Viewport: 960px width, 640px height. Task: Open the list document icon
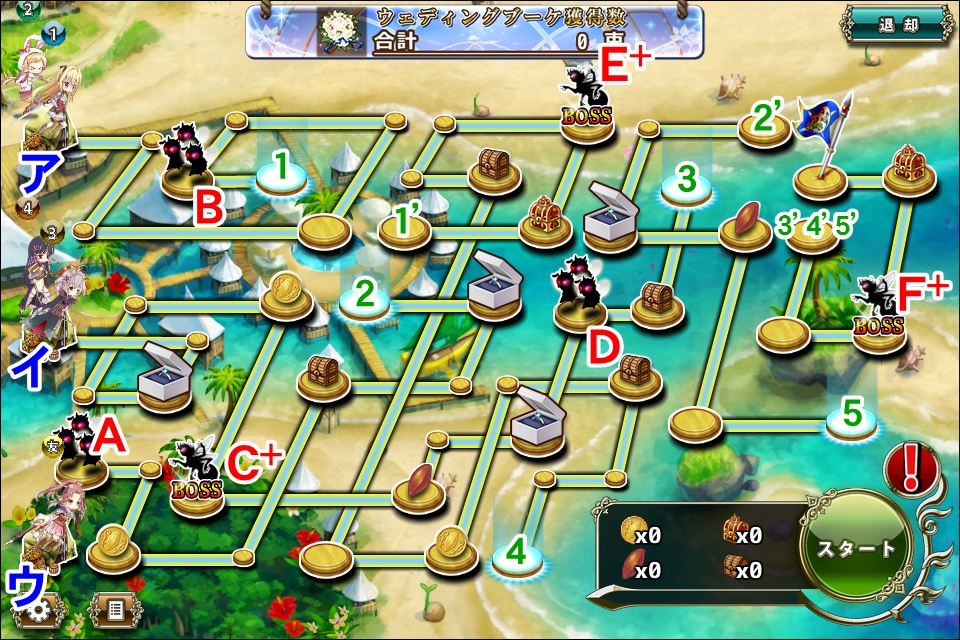click(114, 609)
